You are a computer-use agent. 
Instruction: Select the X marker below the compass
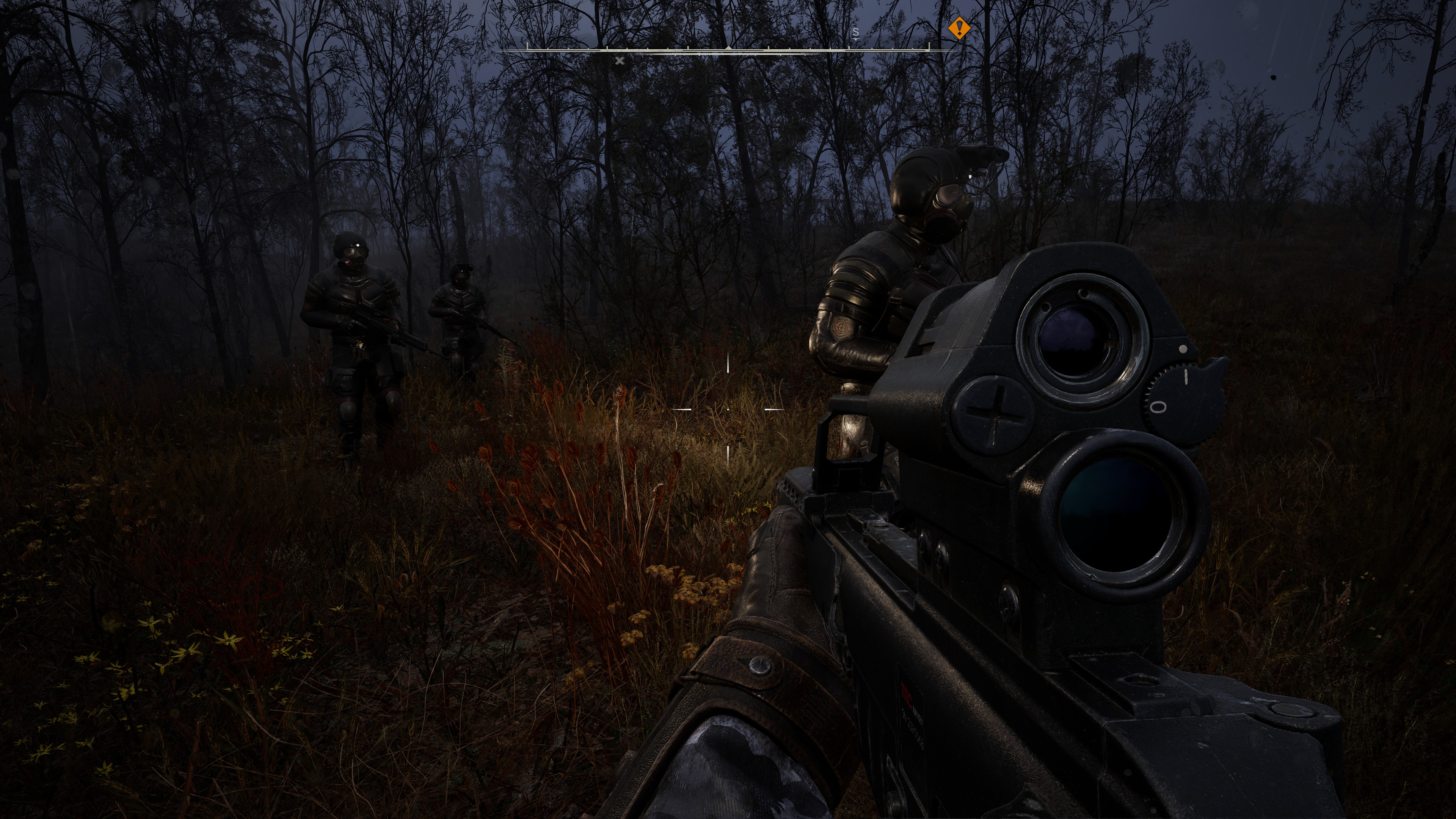coord(620,61)
